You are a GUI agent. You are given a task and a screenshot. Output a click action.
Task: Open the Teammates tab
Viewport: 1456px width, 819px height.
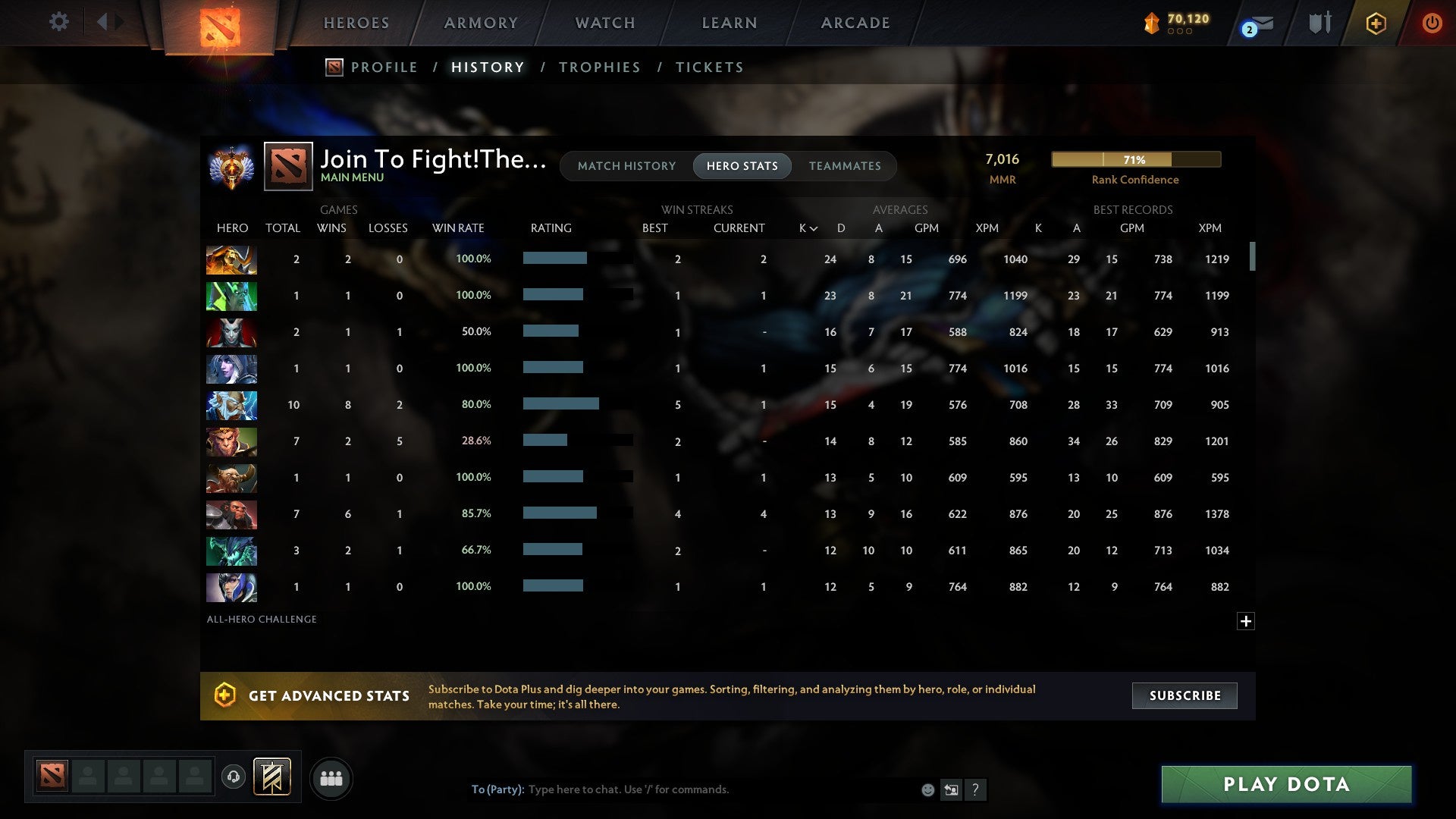[845, 166]
